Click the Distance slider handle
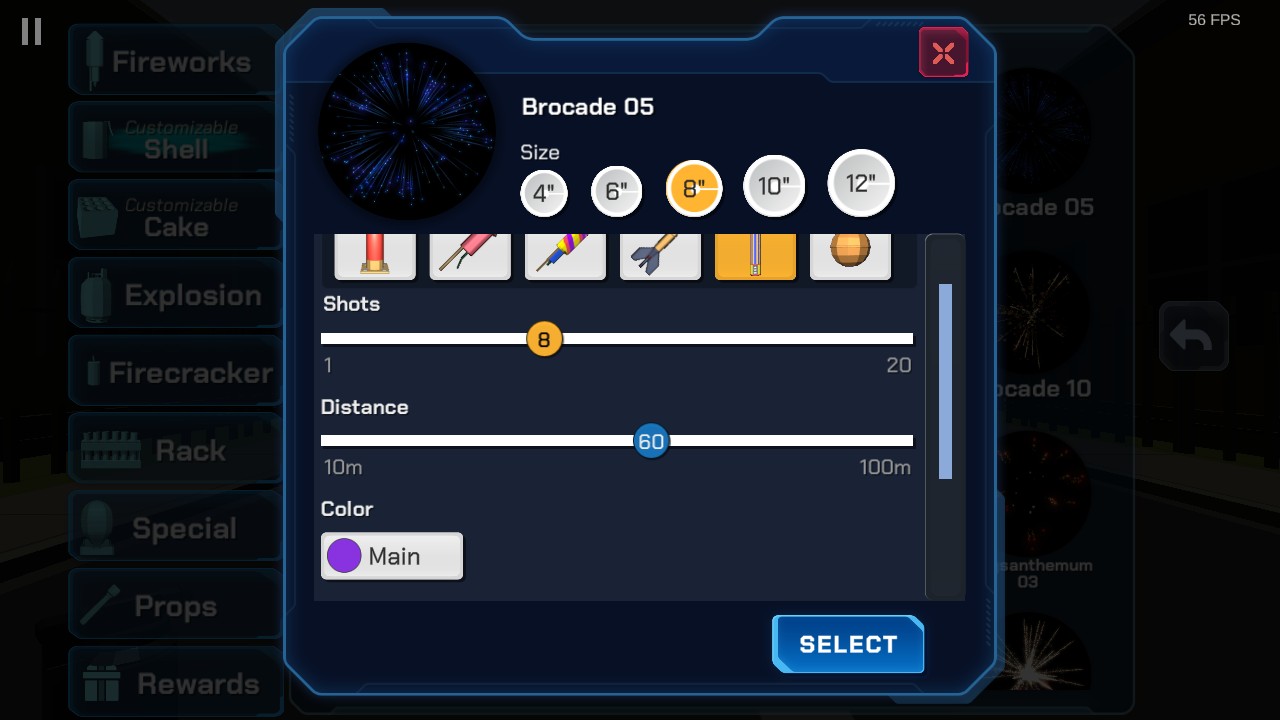 pos(651,441)
